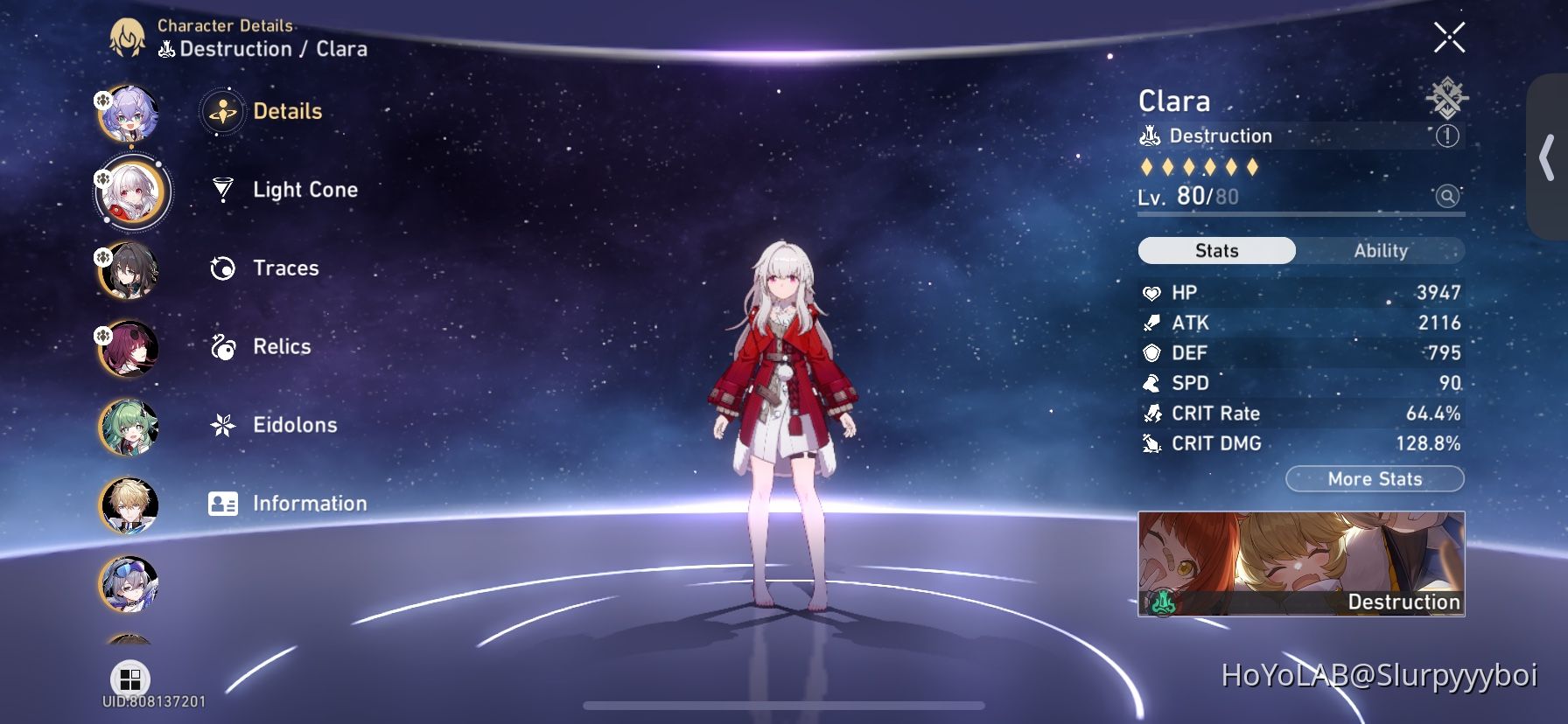
Task: Click the Information ID-card icon
Action: point(224,504)
